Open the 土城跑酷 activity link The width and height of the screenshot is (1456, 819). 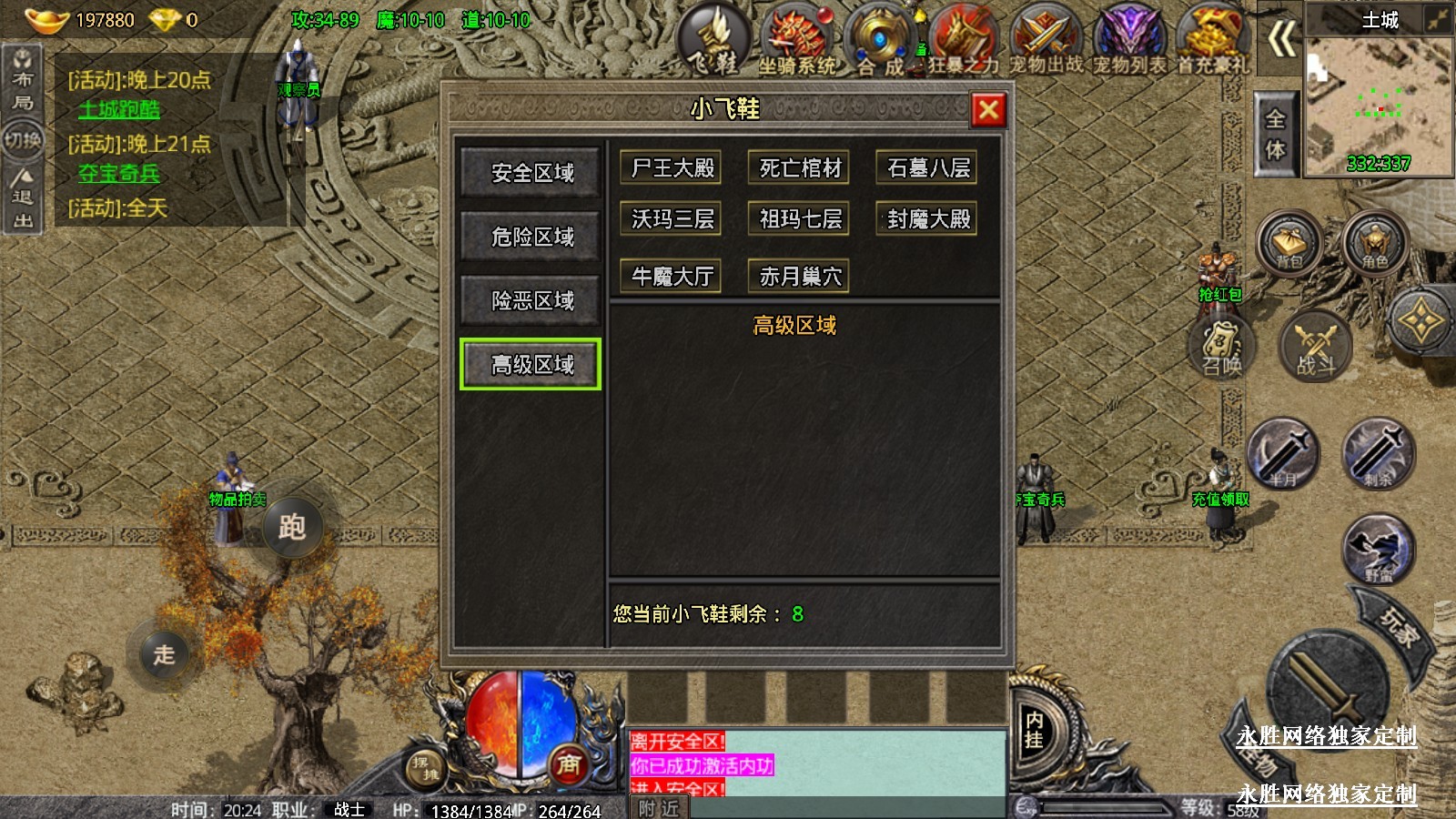pyautogui.click(x=119, y=110)
